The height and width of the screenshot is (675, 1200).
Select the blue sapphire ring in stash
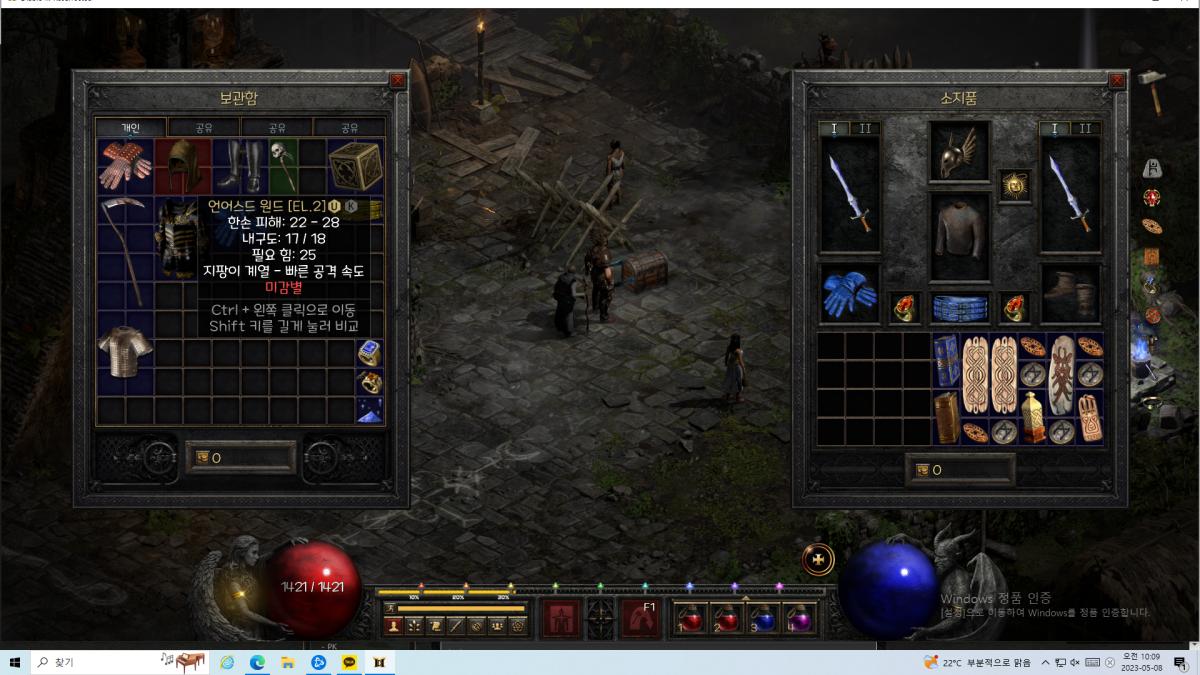pos(369,353)
